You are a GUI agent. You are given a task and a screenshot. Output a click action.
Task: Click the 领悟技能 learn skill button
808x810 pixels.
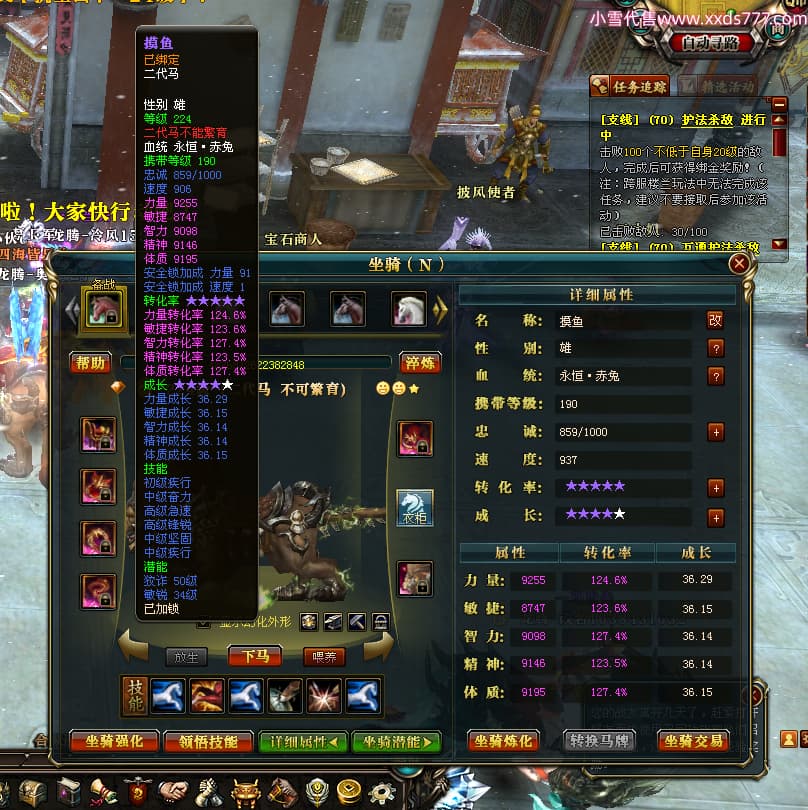[x=208, y=741]
